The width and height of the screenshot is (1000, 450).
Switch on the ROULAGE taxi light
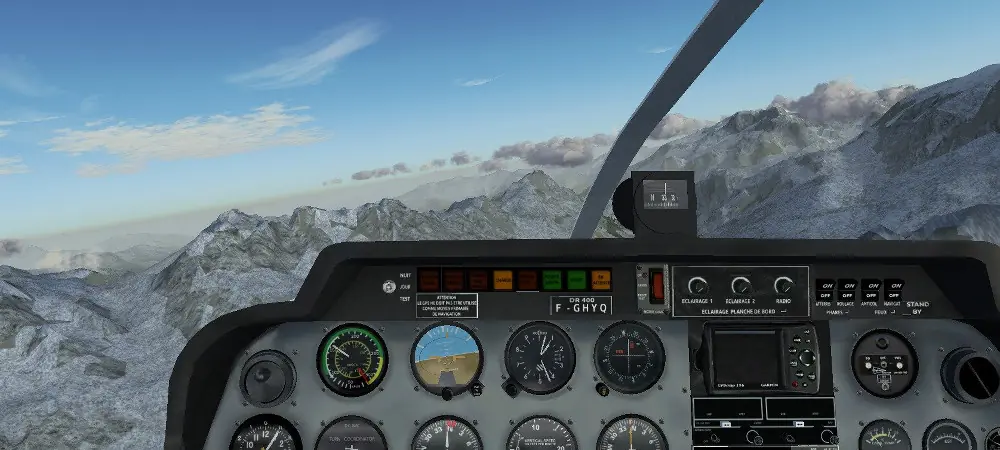tap(847, 291)
